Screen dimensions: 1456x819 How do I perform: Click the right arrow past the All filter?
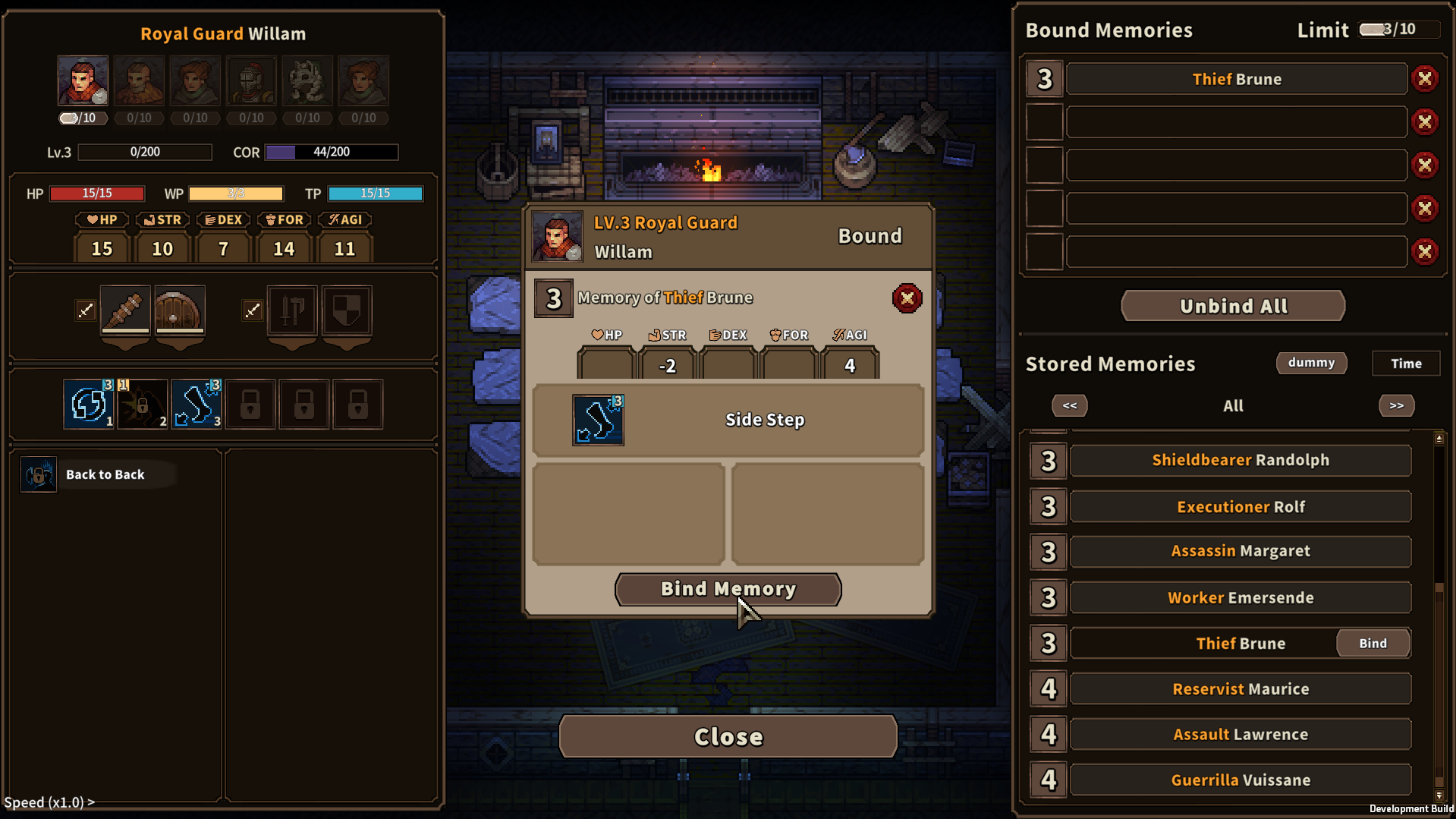tap(1396, 406)
